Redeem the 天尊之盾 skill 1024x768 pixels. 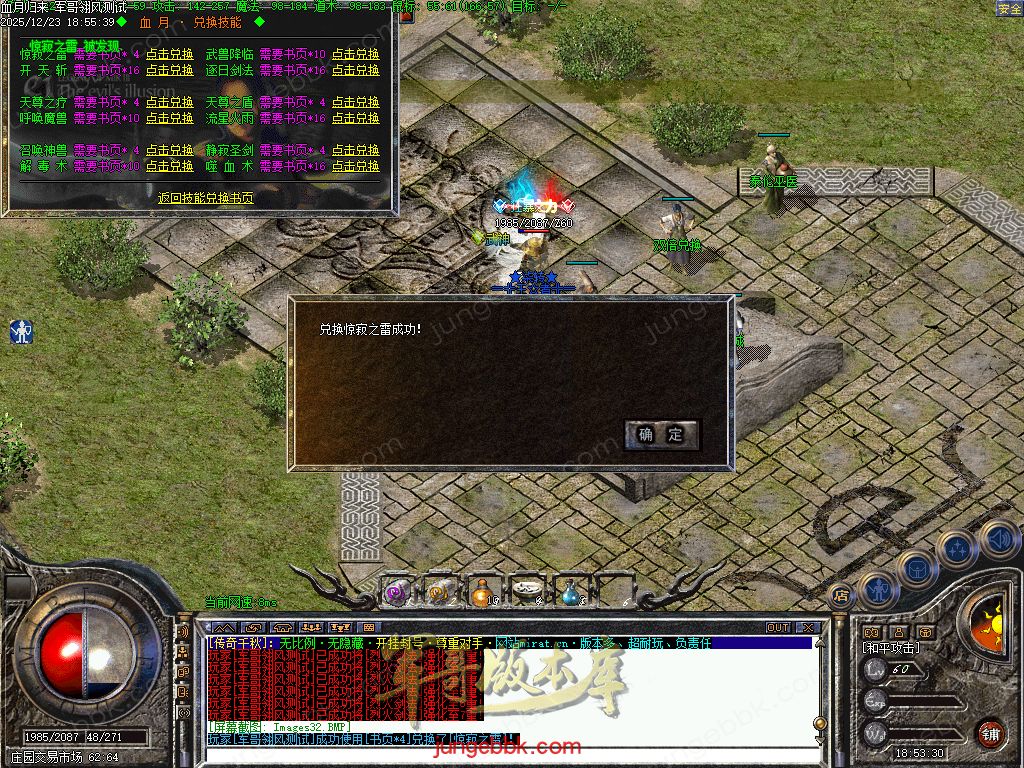point(356,103)
